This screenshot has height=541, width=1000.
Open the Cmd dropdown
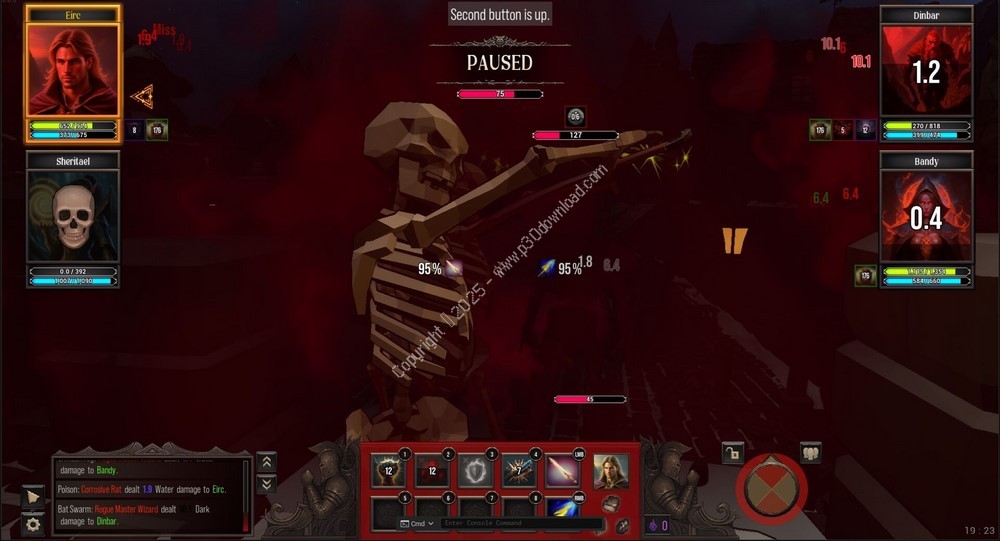(x=418, y=524)
